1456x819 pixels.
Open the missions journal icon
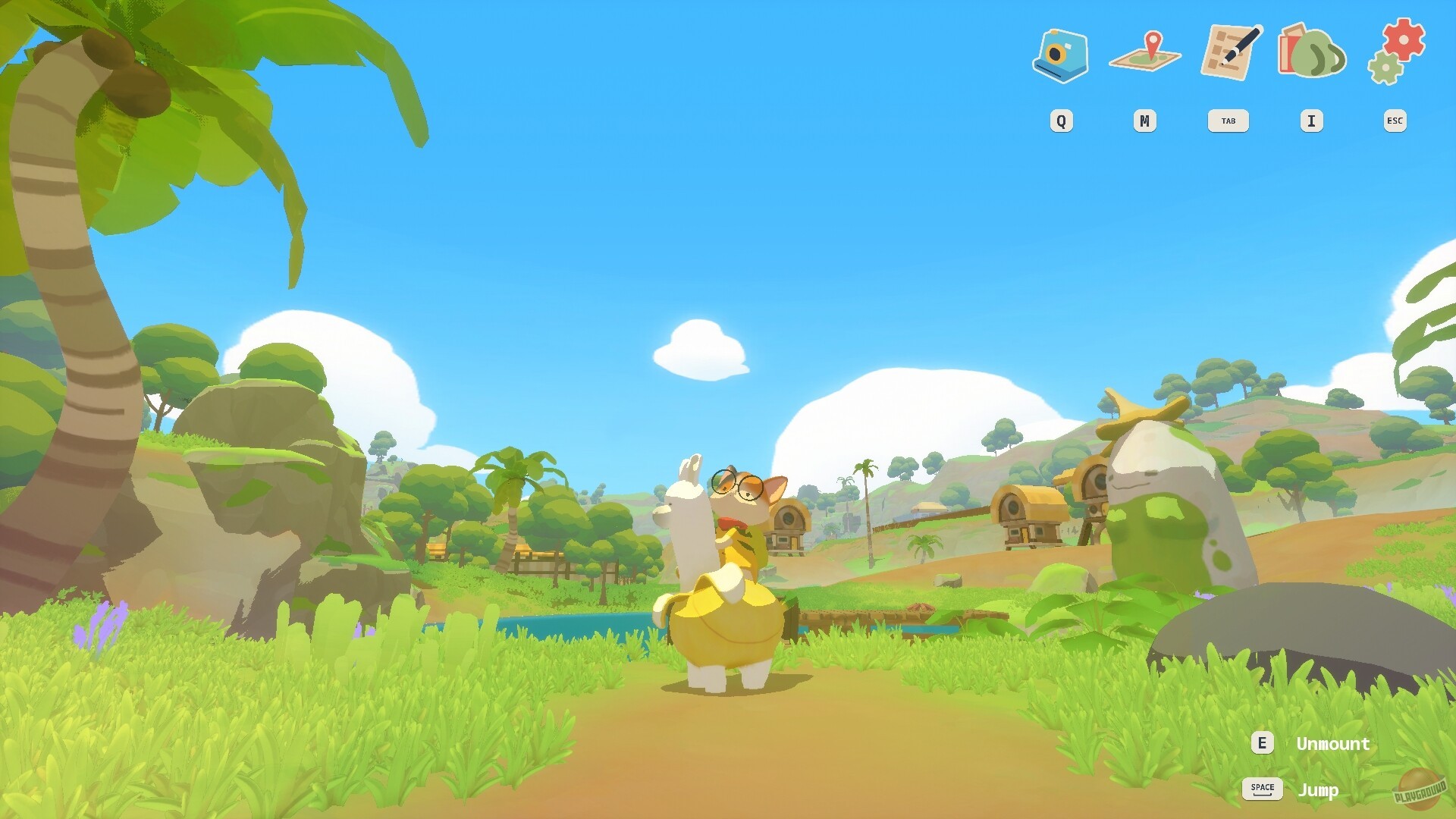pyautogui.click(x=1228, y=53)
